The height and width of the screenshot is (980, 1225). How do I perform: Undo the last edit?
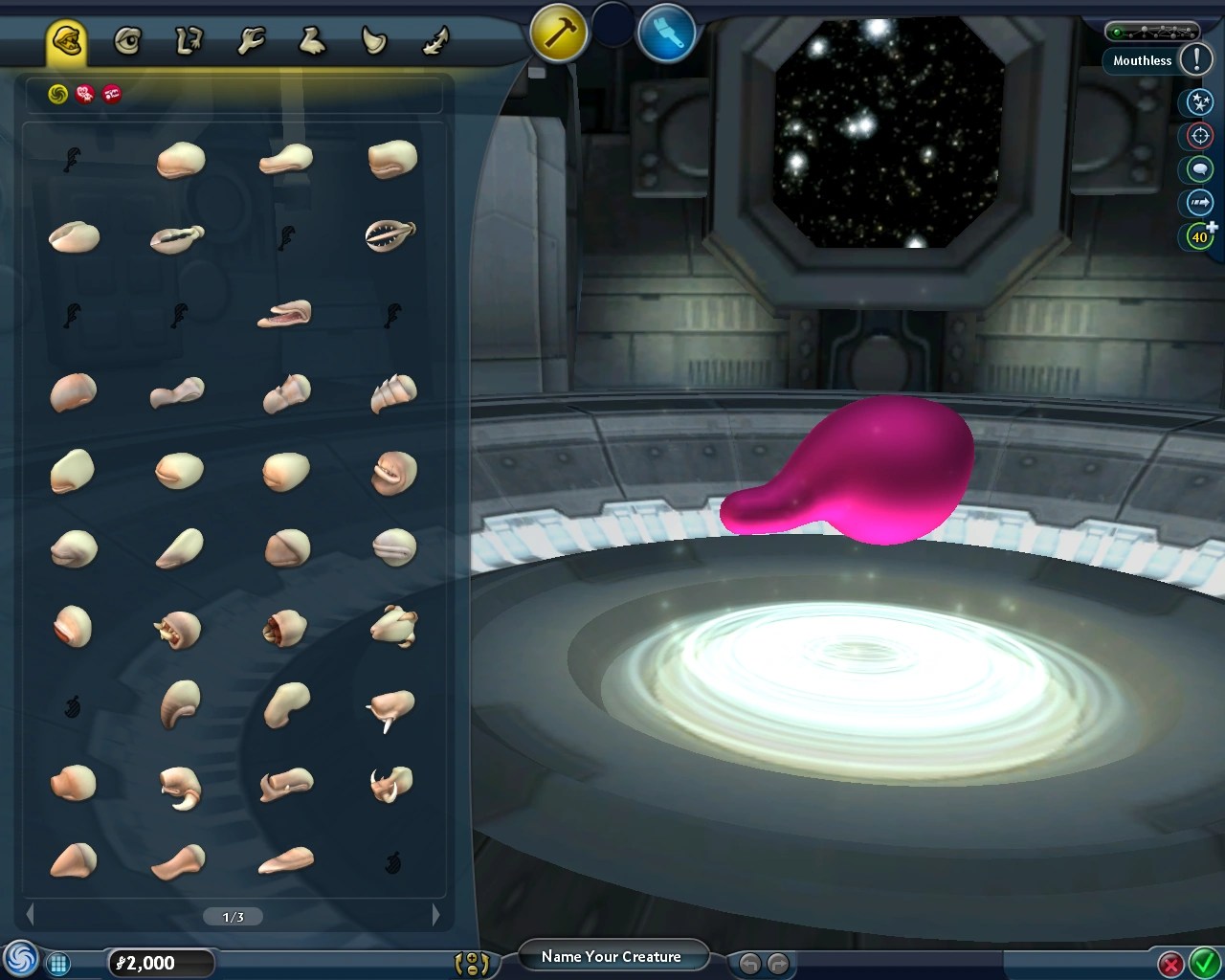click(750, 964)
